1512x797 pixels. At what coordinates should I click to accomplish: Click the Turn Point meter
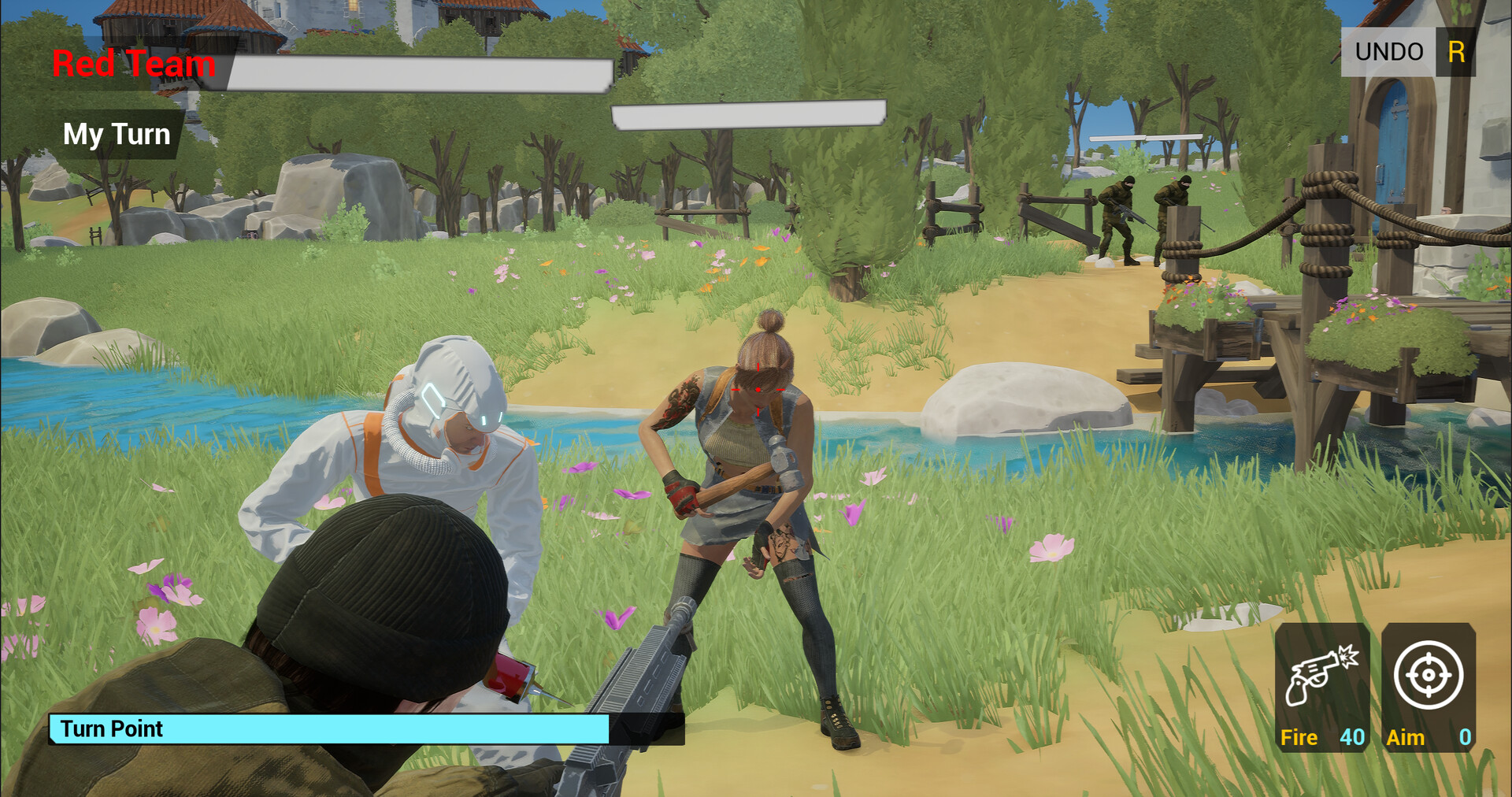pyautogui.click(x=331, y=729)
